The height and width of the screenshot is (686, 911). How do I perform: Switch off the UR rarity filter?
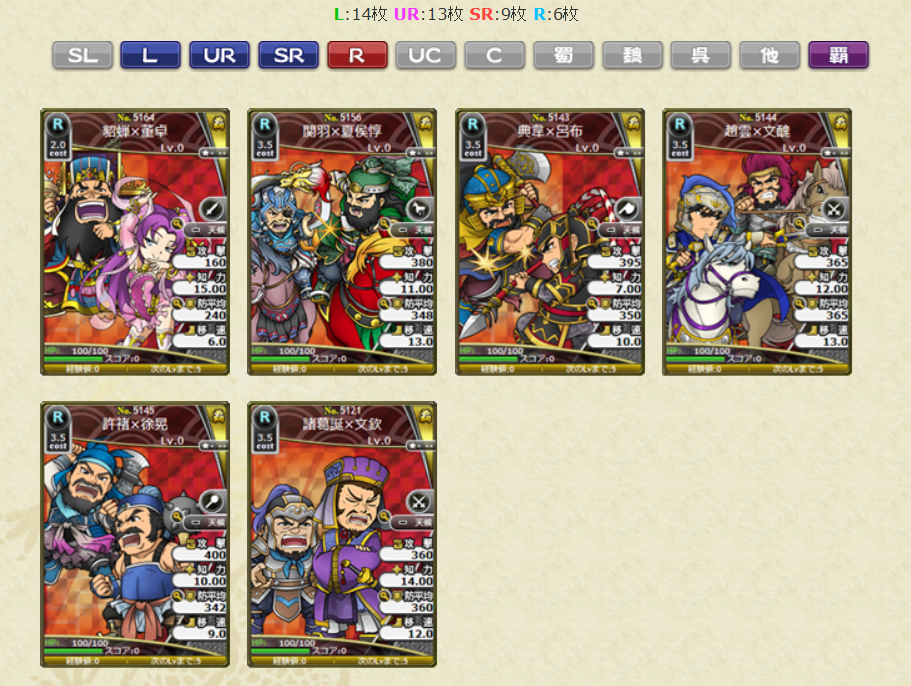pyautogui.click(x=219, y=55)
